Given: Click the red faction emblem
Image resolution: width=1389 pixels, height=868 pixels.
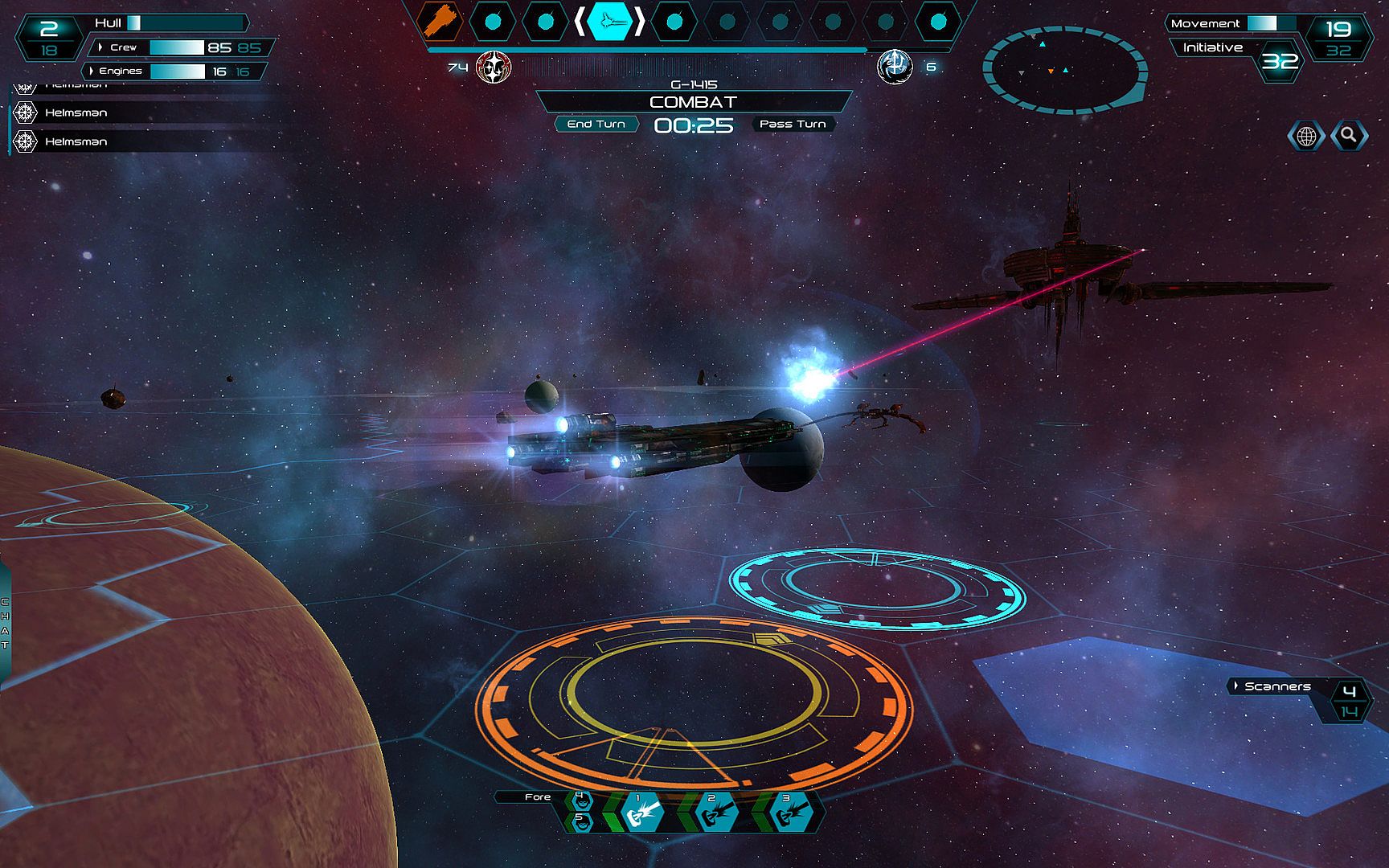Looking at the screenshot, I should [x=494, y=67].
